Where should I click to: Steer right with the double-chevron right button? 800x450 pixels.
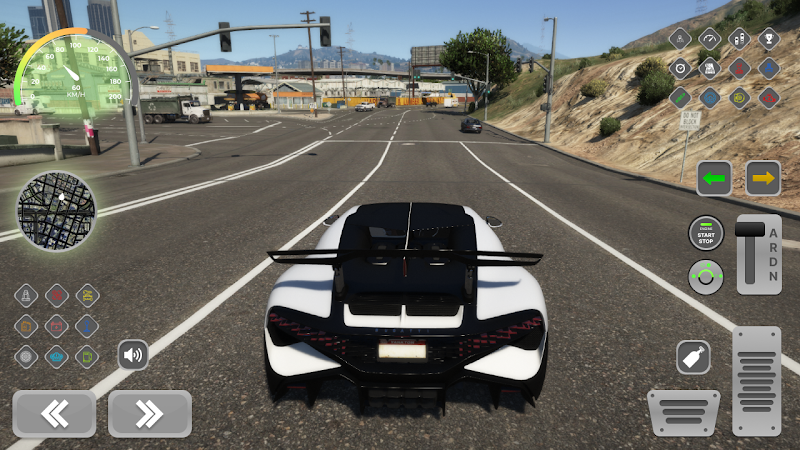pos(149,413)
